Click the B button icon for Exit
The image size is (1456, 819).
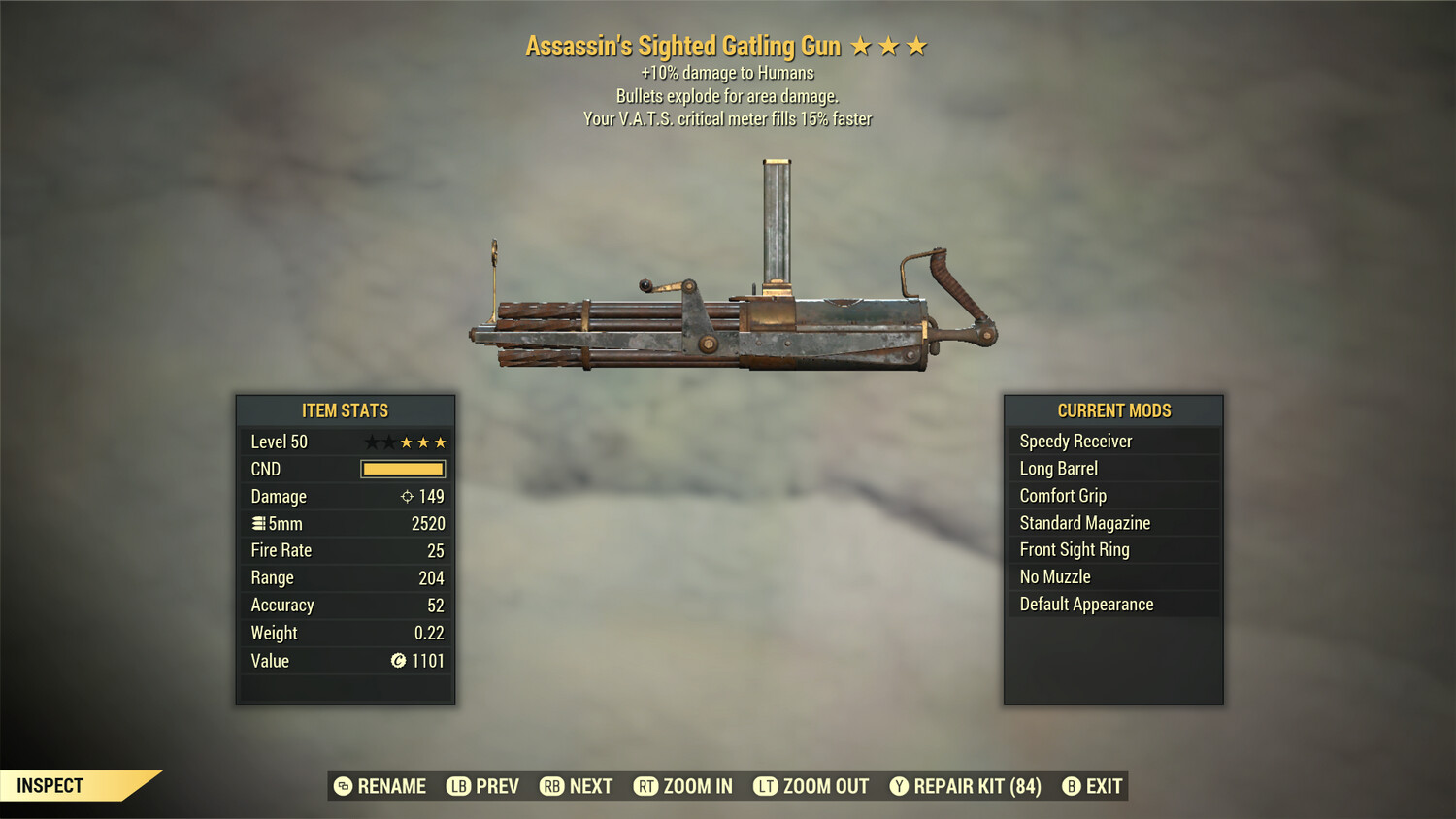(x=1072, y=786)
